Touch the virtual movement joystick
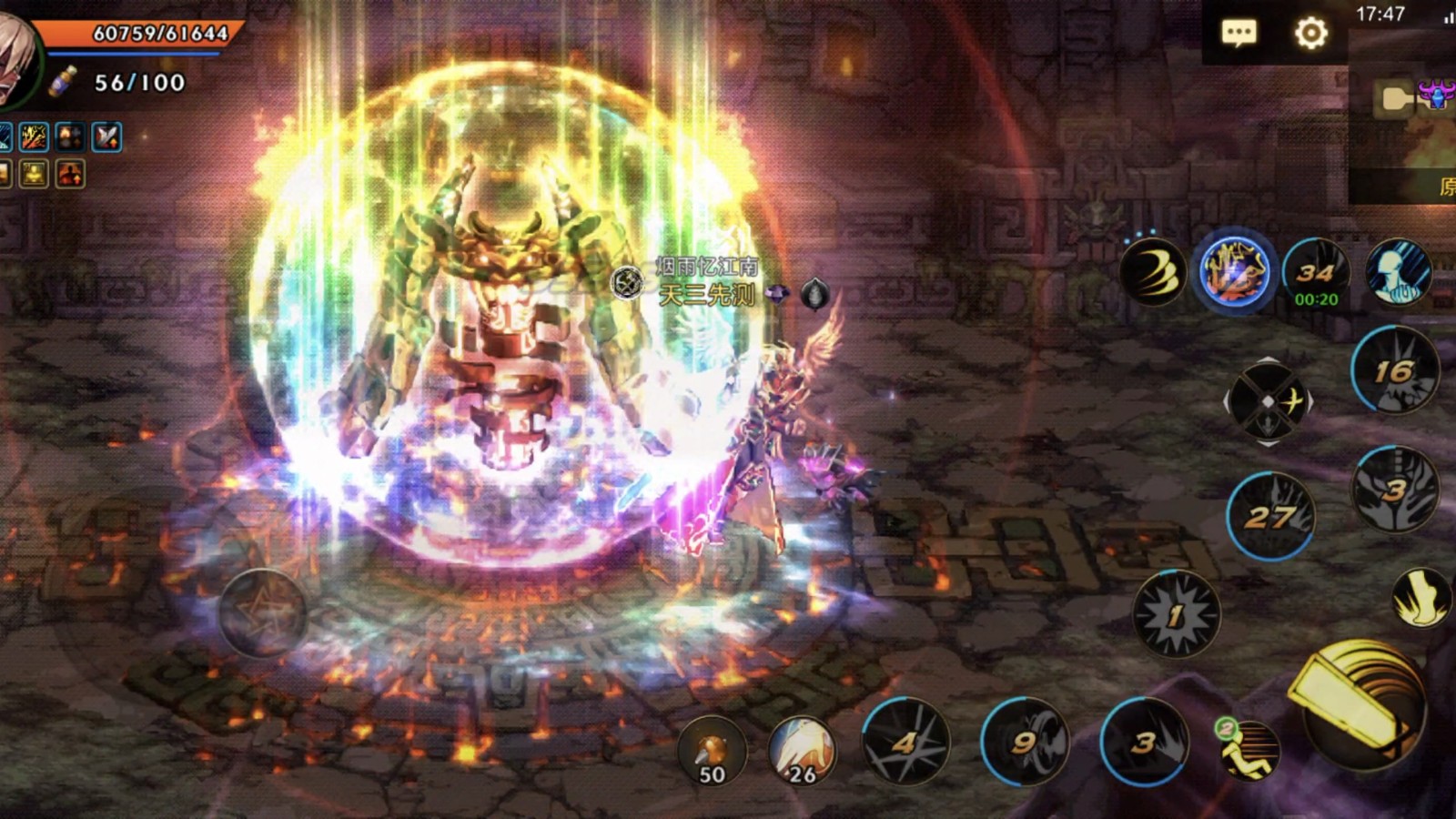The height and width of the screenshot is (819, 1456). pyautogui.click(x=262, y=613)
